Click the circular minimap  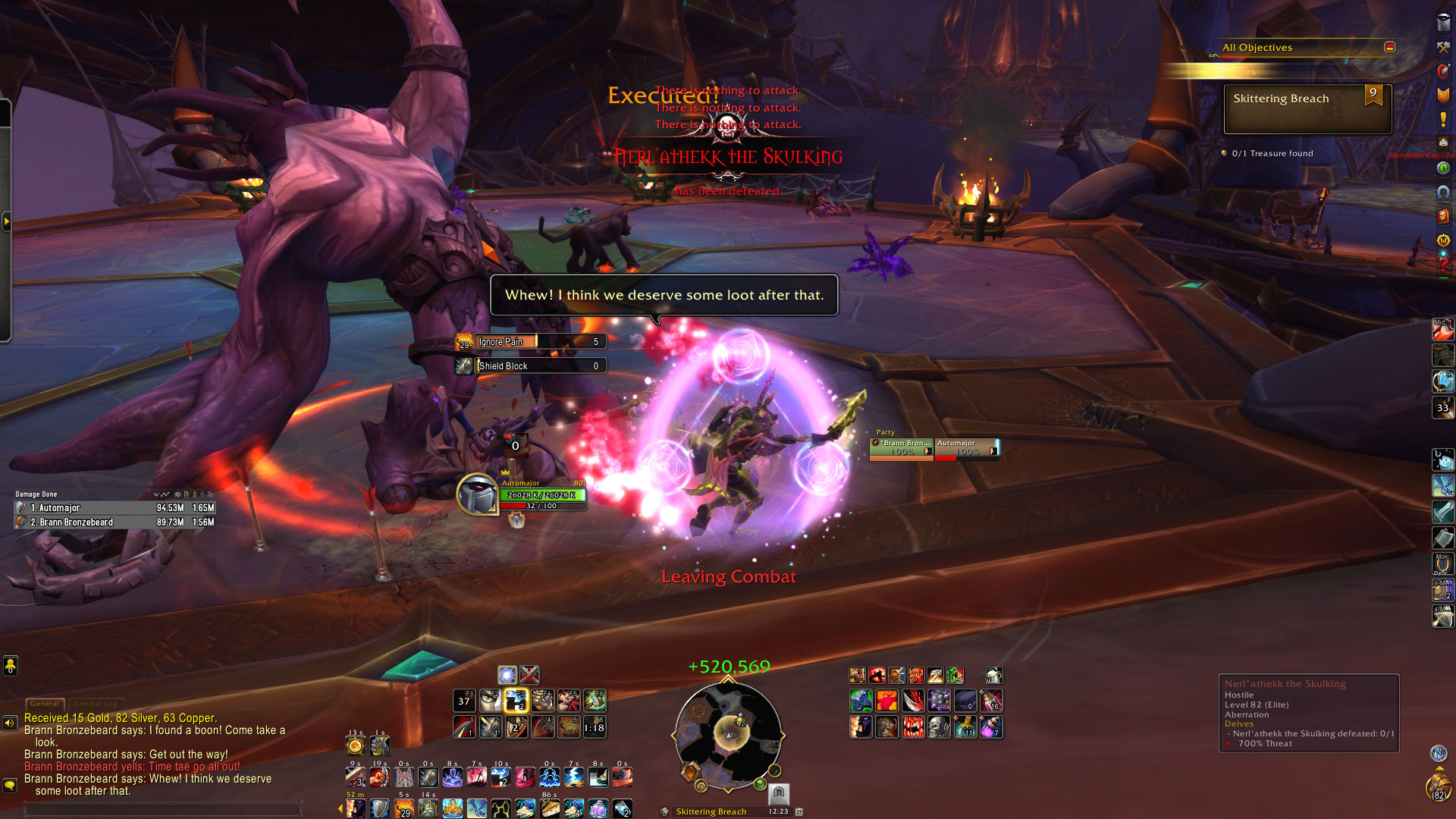coord(728,734)
